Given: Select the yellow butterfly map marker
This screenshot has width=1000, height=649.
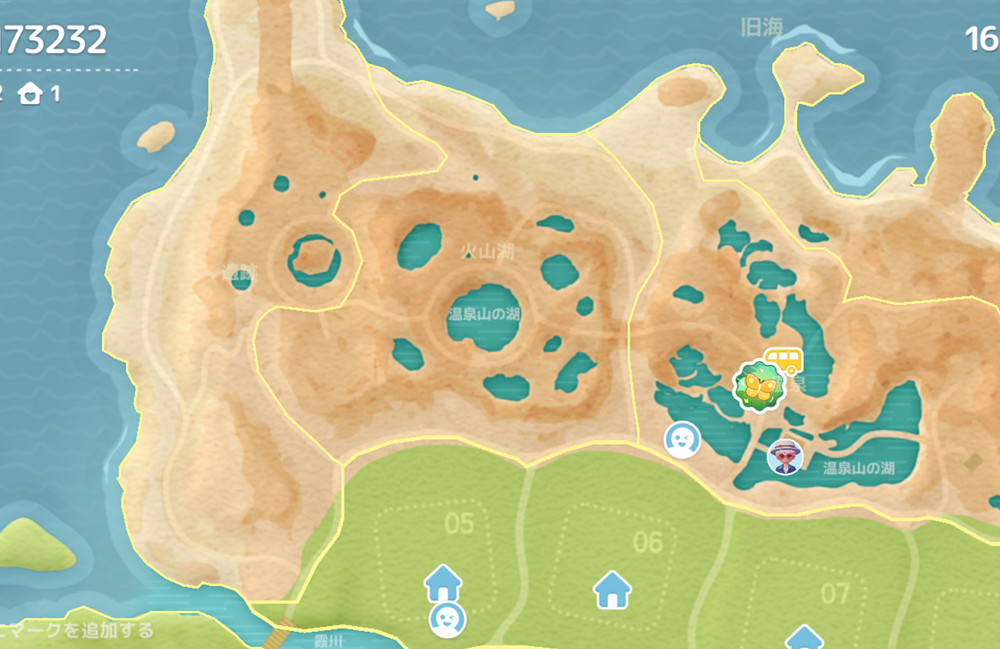Looking at the screenshot, I should [x=758, y=387].
